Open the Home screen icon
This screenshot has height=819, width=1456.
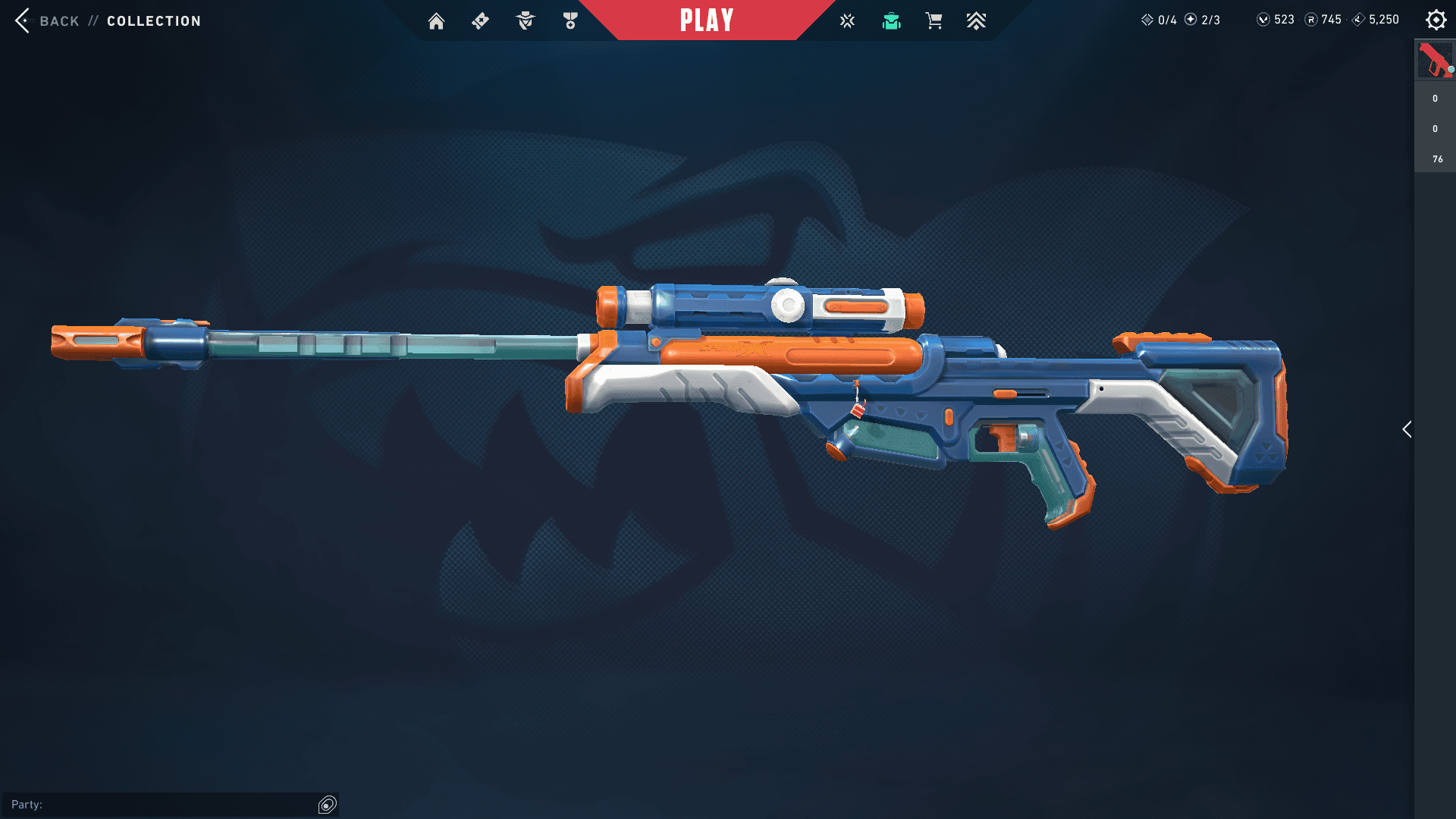[x=436, y=21]
